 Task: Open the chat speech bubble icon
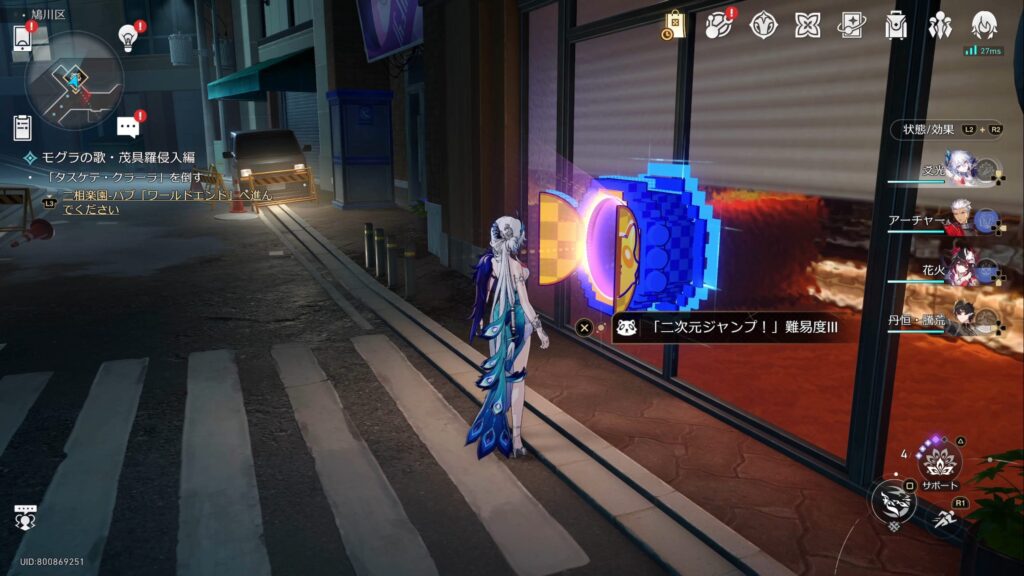(x=128, y=127)
